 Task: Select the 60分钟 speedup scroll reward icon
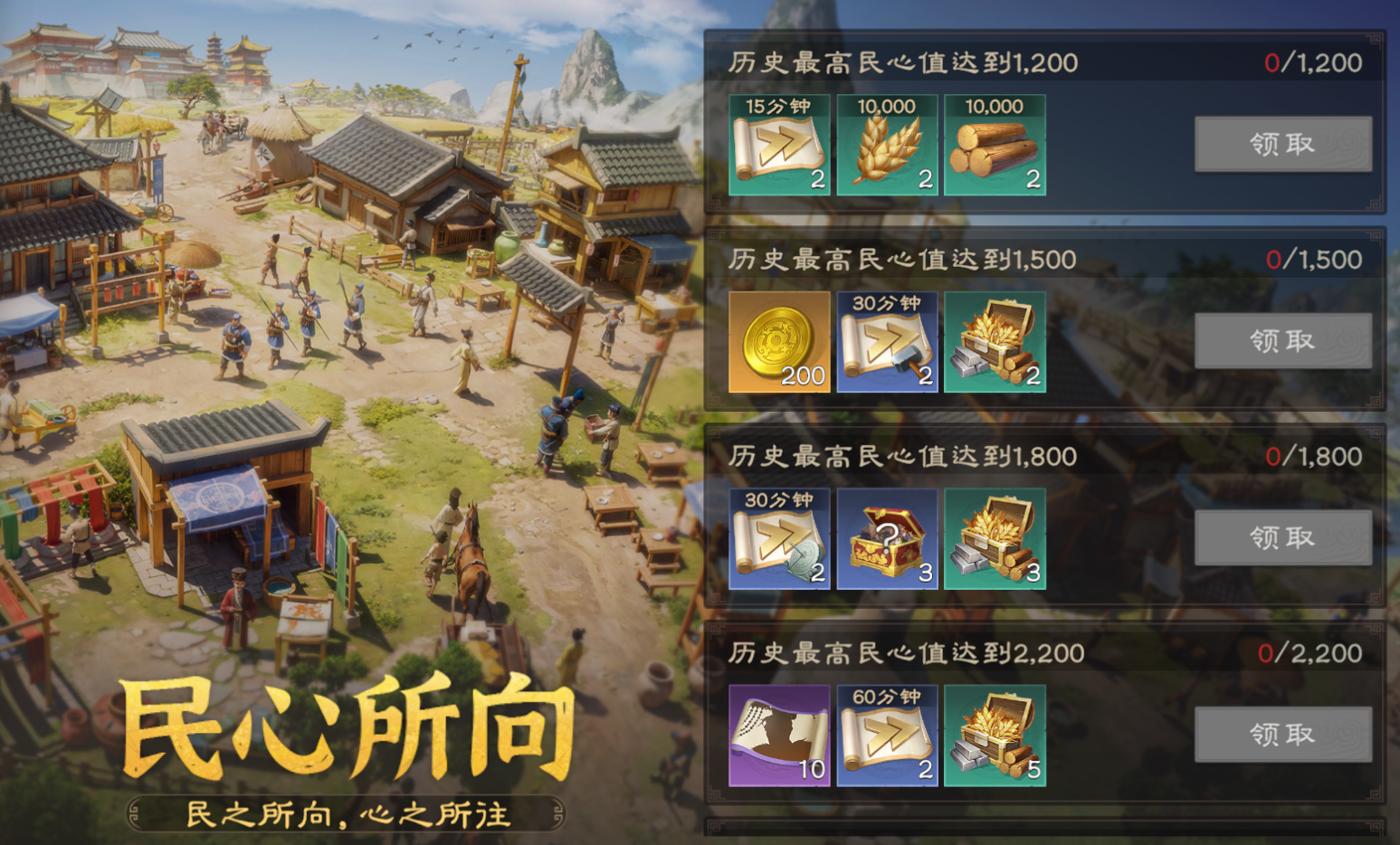click(887, 735)
